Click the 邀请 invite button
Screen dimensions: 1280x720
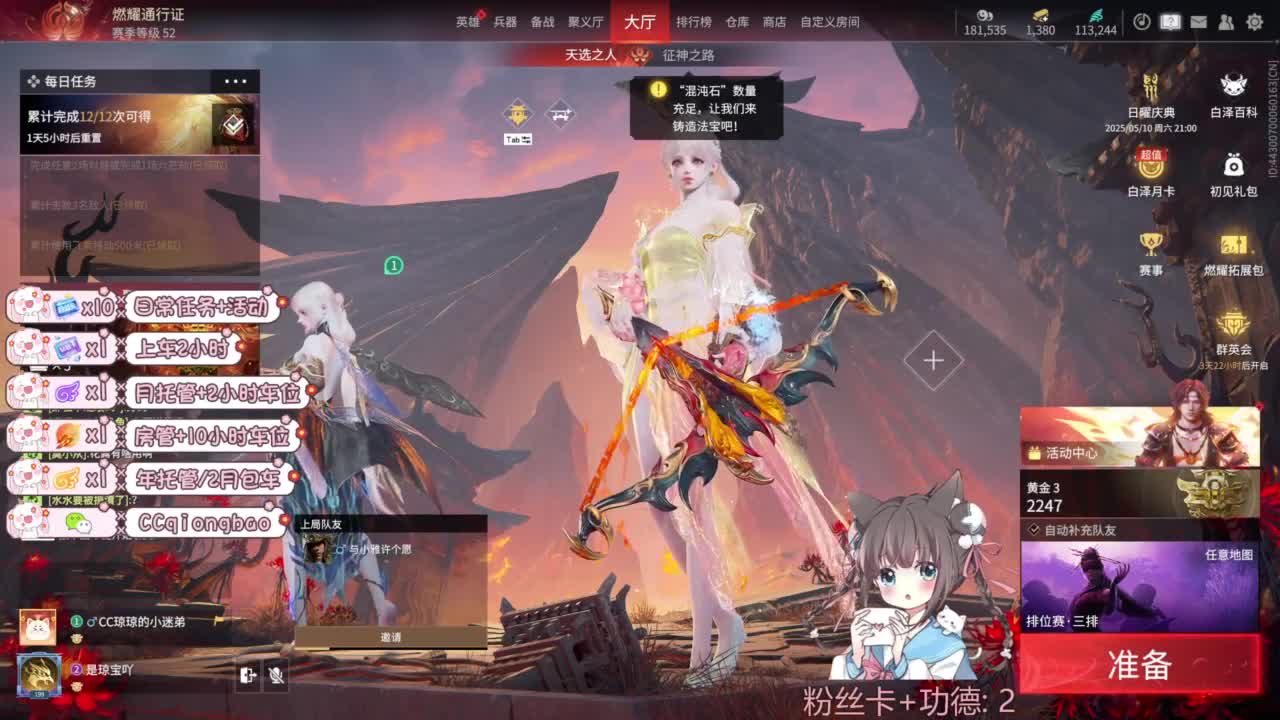click(390, 638)
